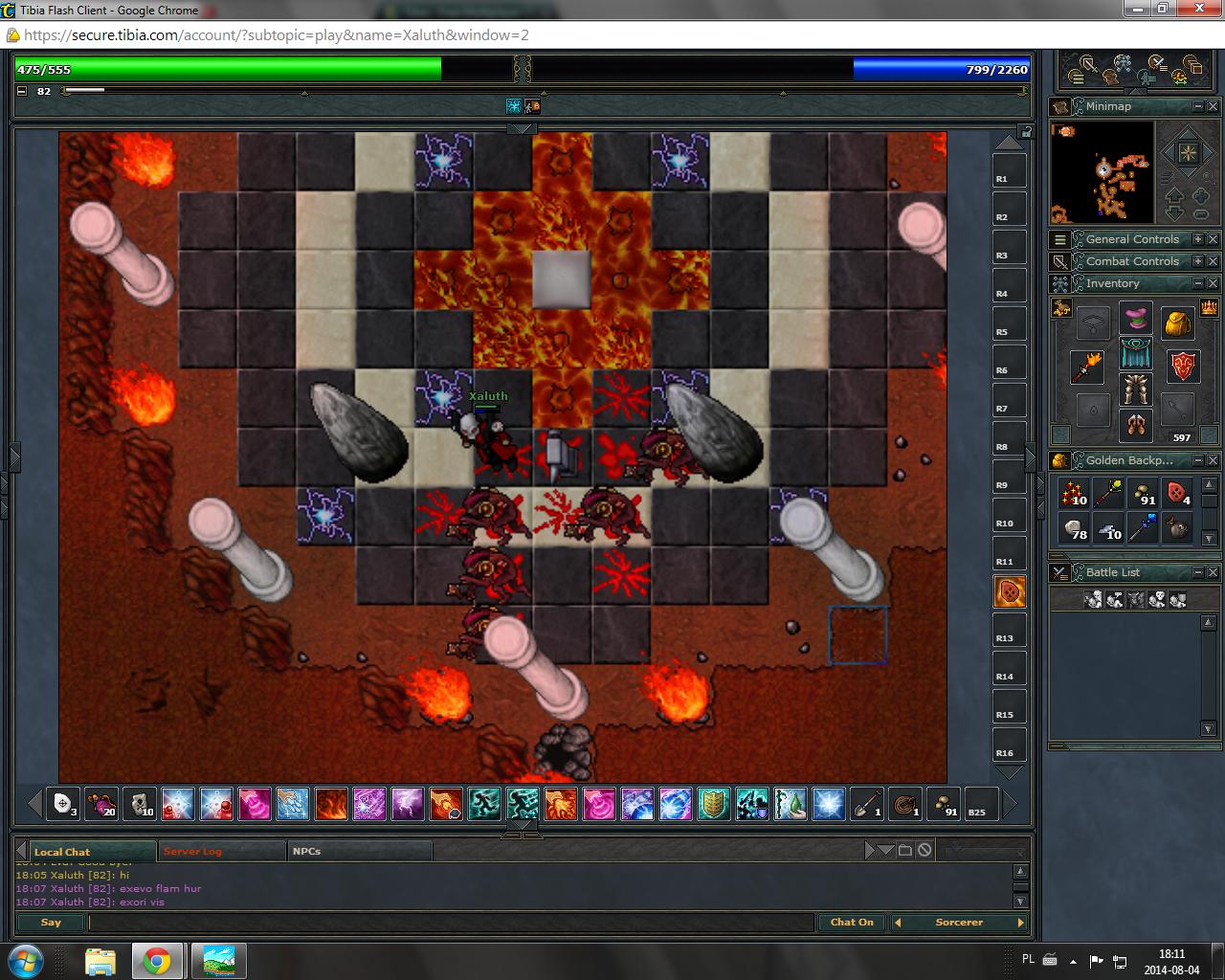Close the Battle List panel
This screenshot has width=1225, height=980.
click(1213, 572)
